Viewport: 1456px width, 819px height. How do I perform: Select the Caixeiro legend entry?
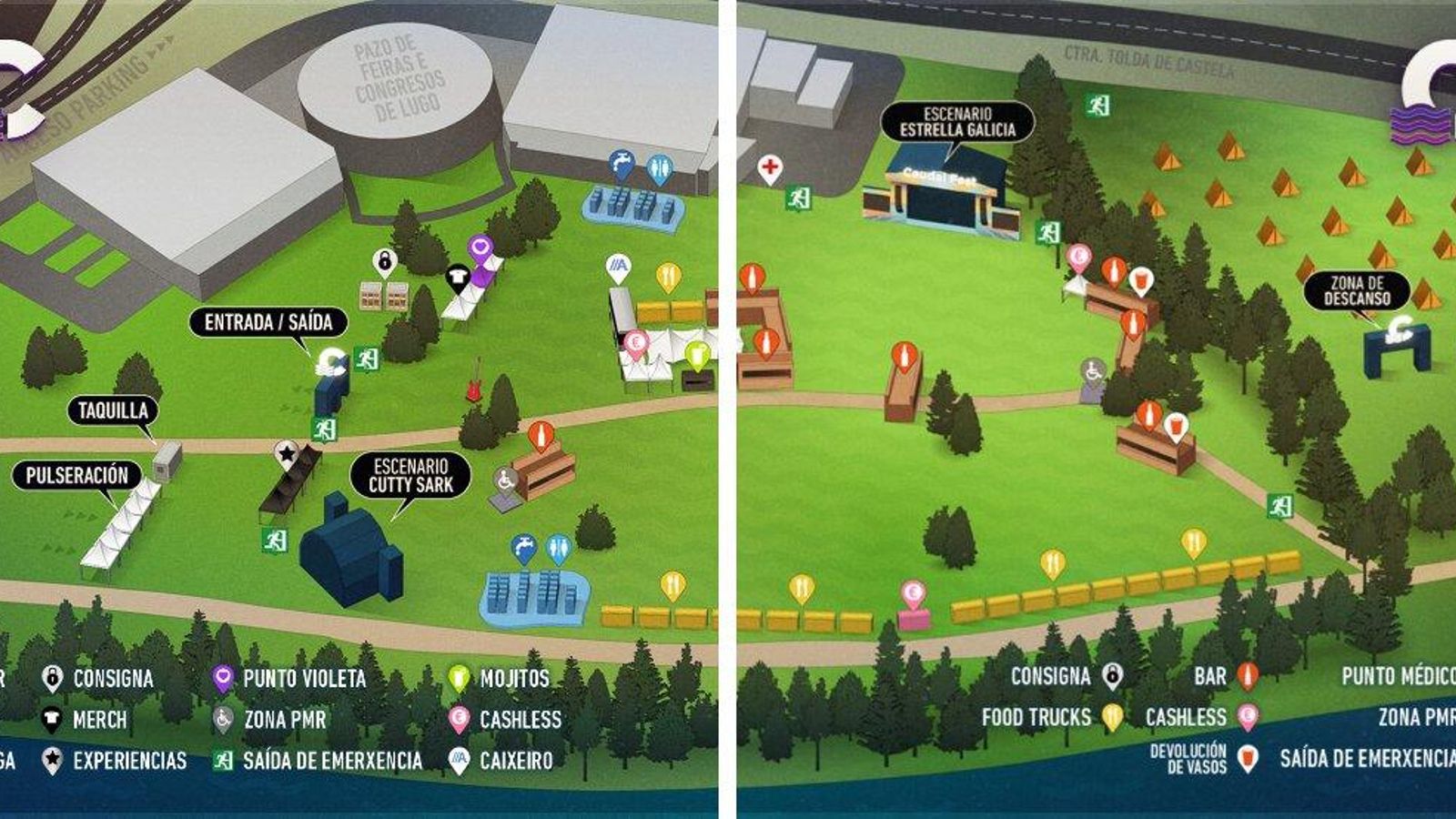[501, 761]
